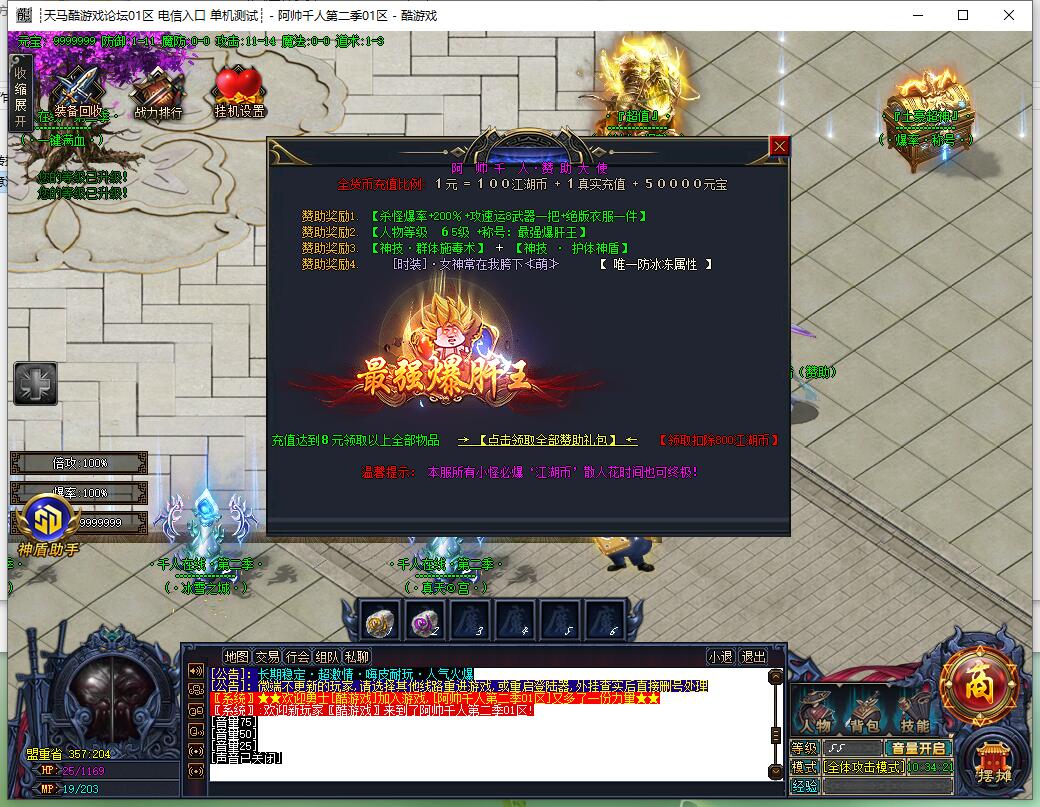Switch to the 地图 map tab

click(236, 657)
